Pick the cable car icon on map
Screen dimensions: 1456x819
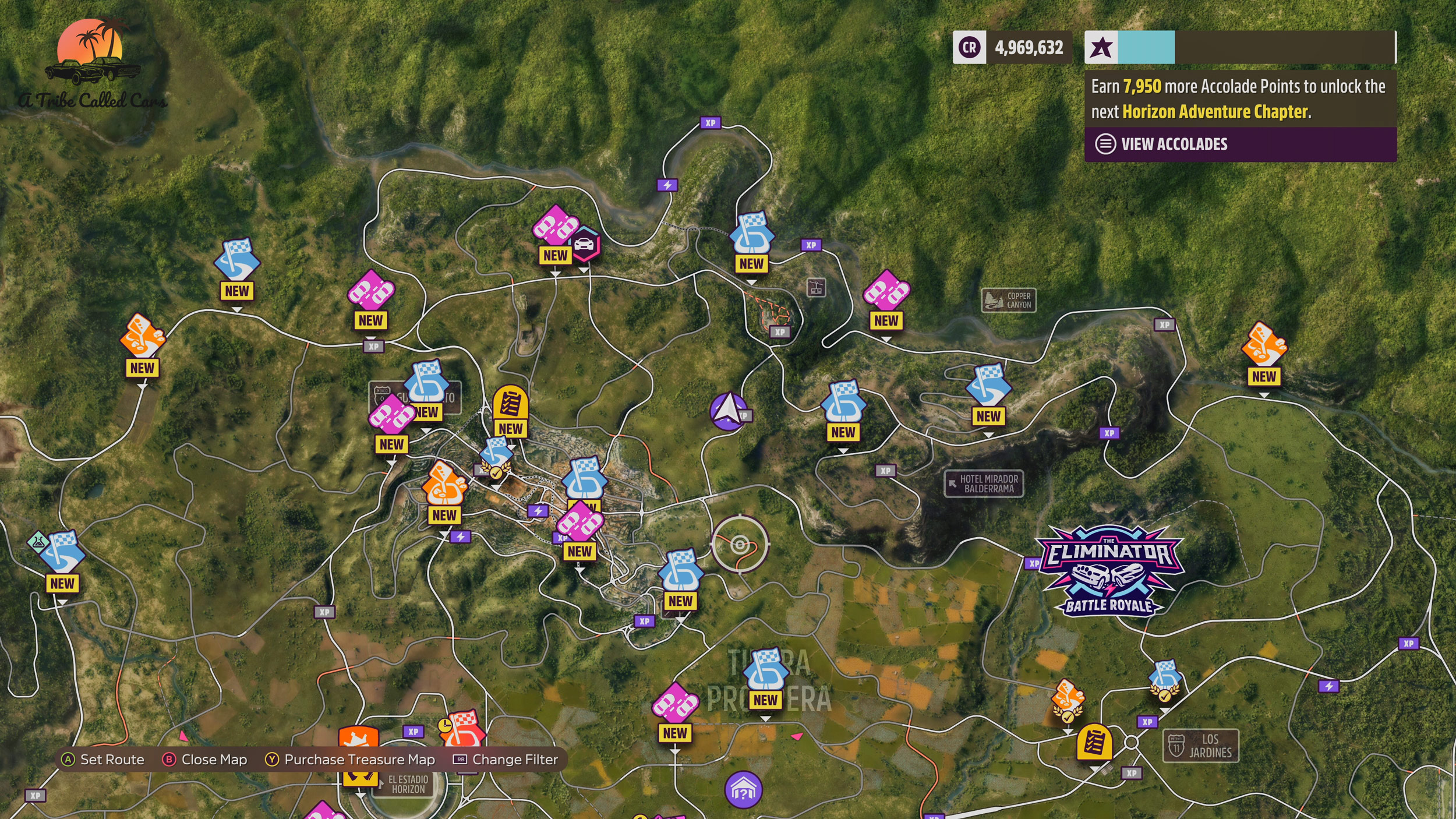tap(816, 287)
